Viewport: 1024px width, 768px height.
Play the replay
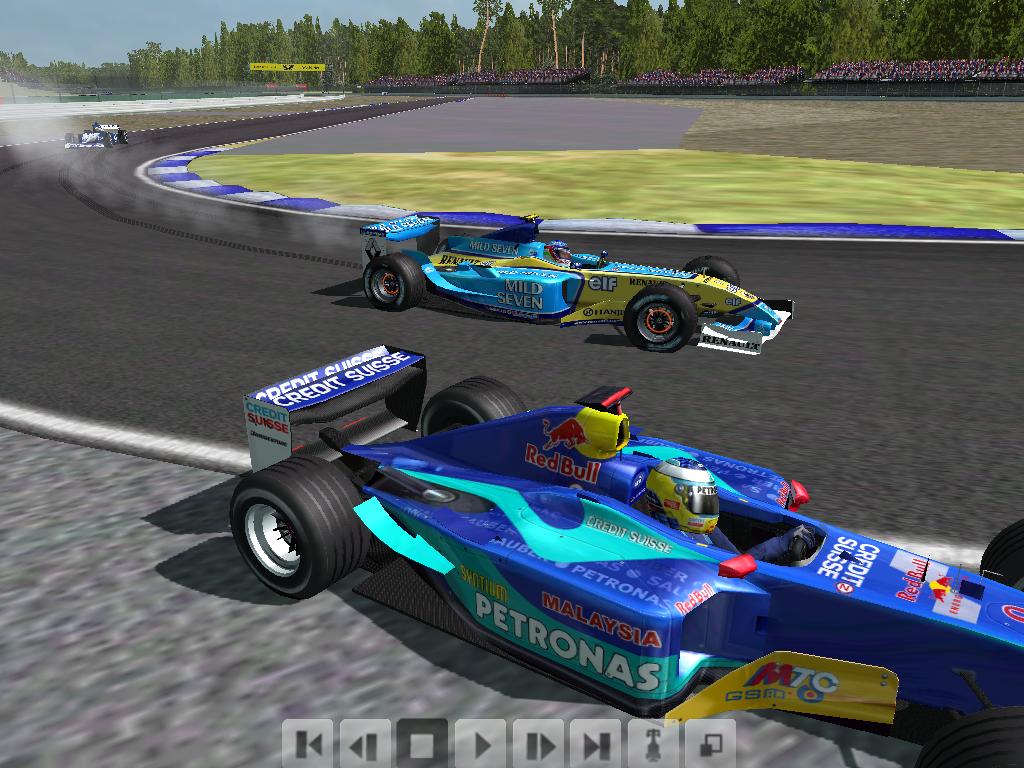[480, 744]
